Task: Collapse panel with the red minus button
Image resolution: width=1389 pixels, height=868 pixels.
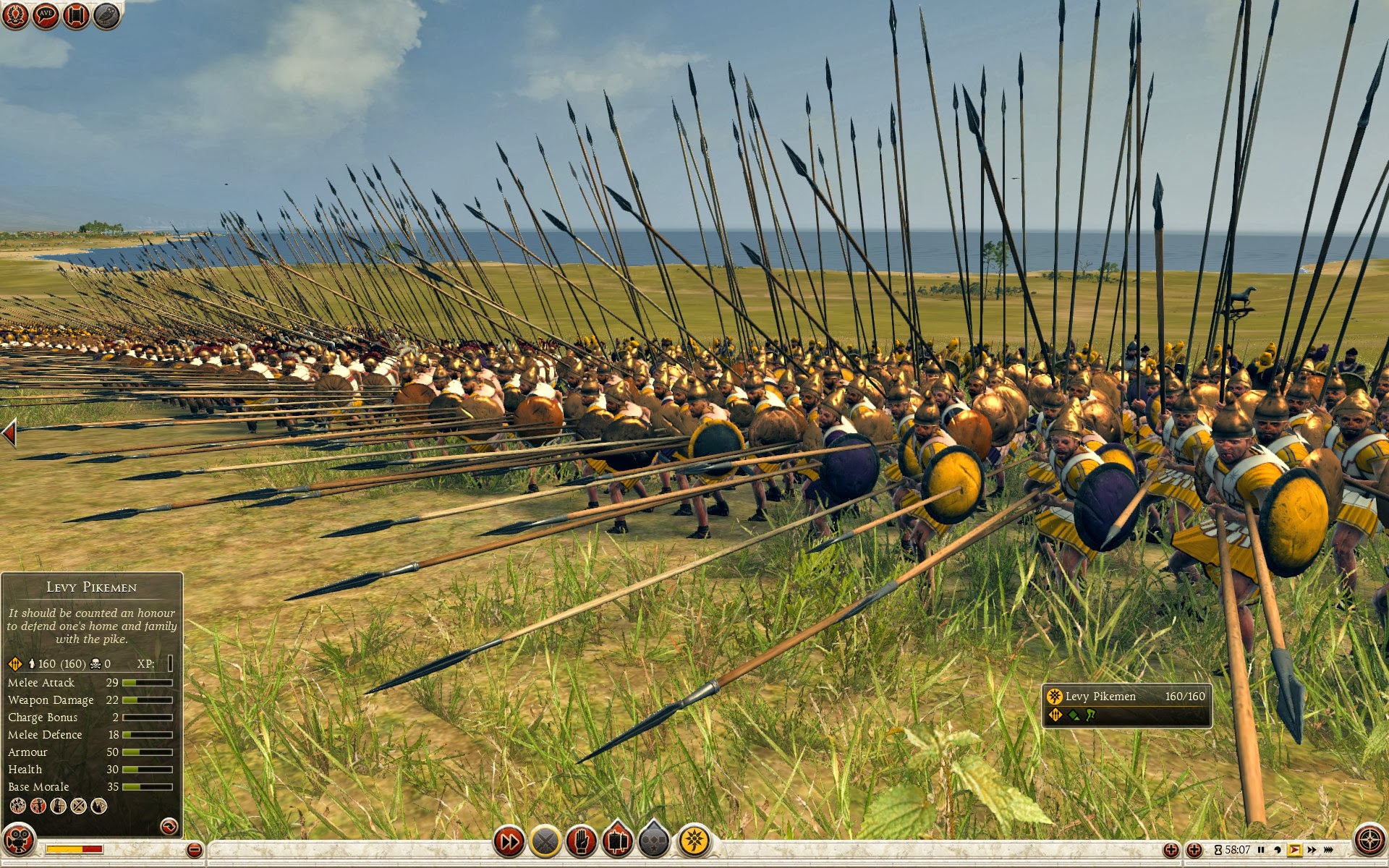Action: [x=194, y=850]
